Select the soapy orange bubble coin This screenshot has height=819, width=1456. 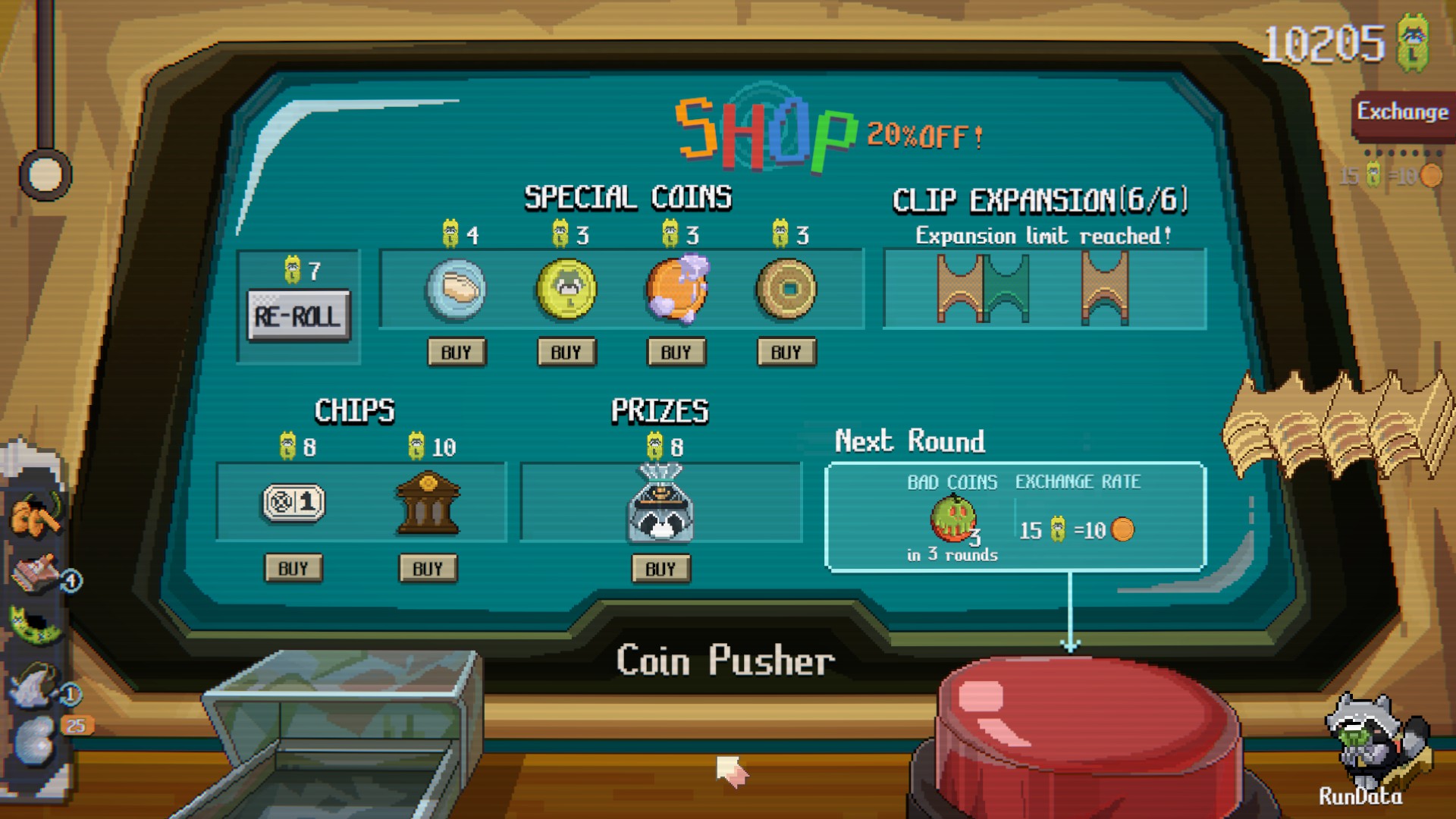tap(676, 290)
